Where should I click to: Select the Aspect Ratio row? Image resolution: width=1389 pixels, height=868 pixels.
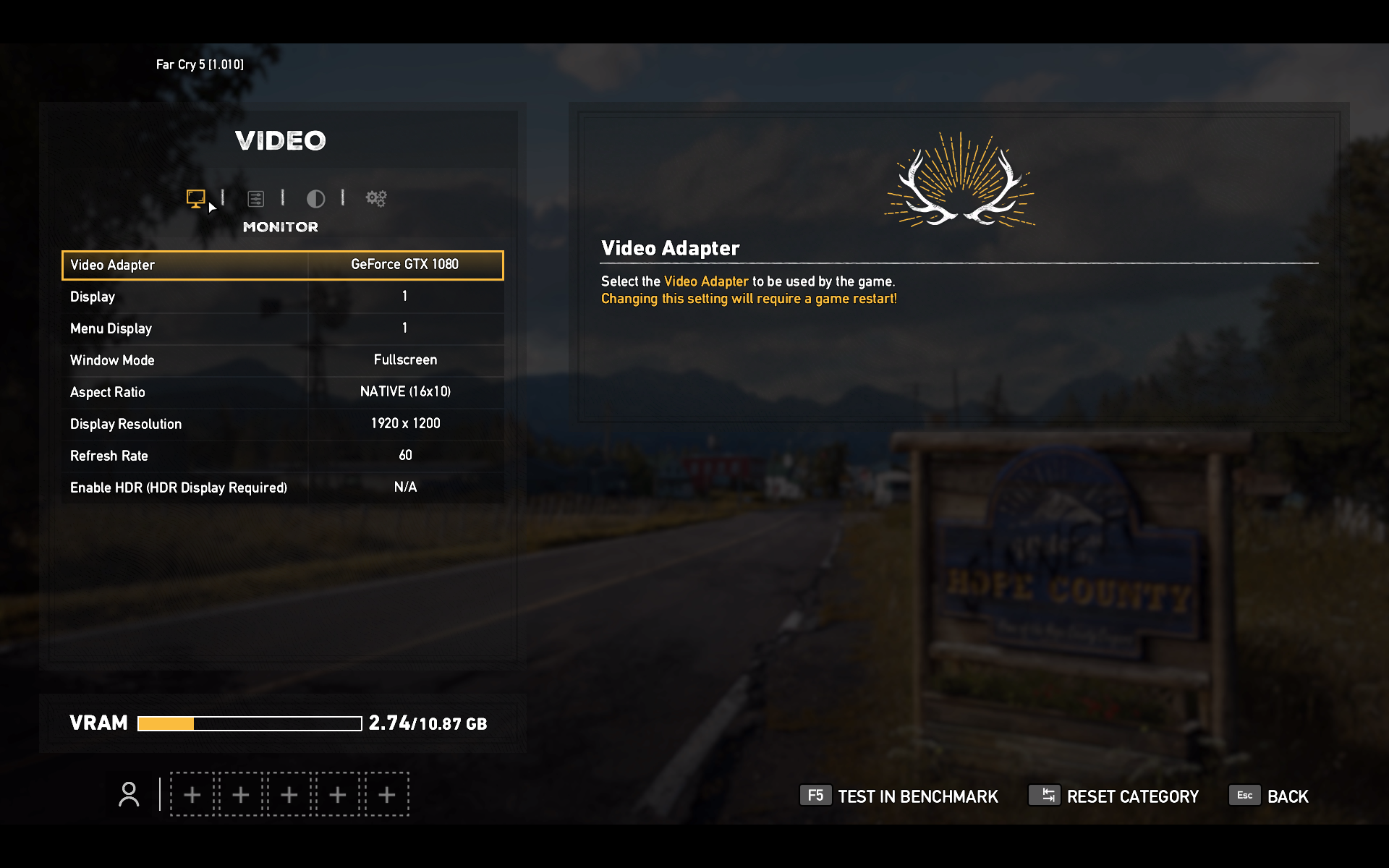point(282,392)
